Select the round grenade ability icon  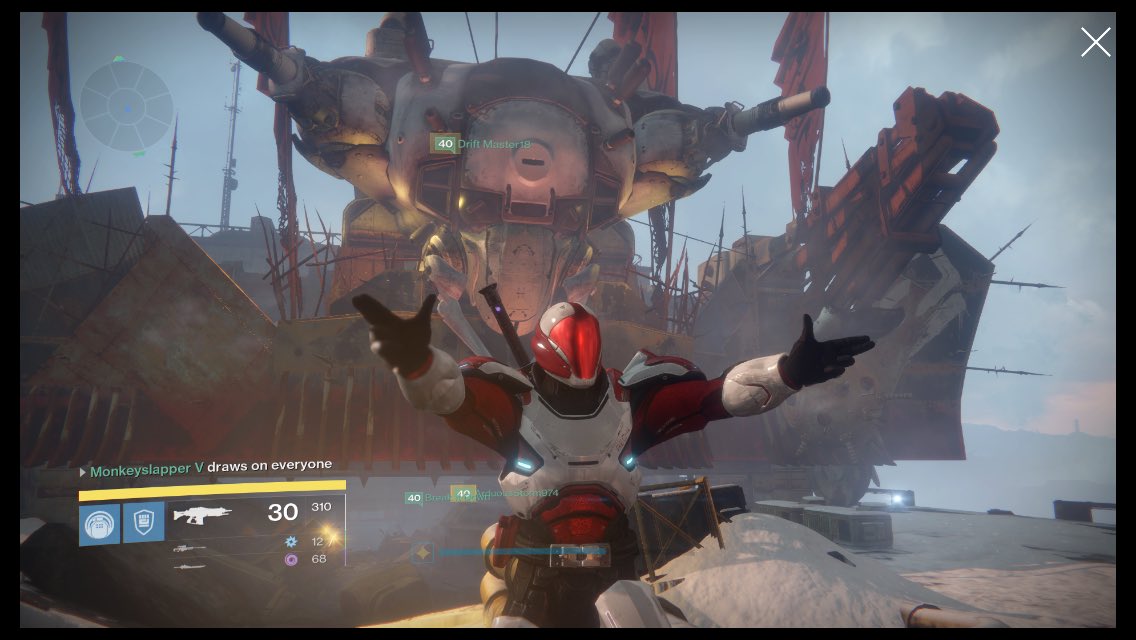click(x=100, y=524)
